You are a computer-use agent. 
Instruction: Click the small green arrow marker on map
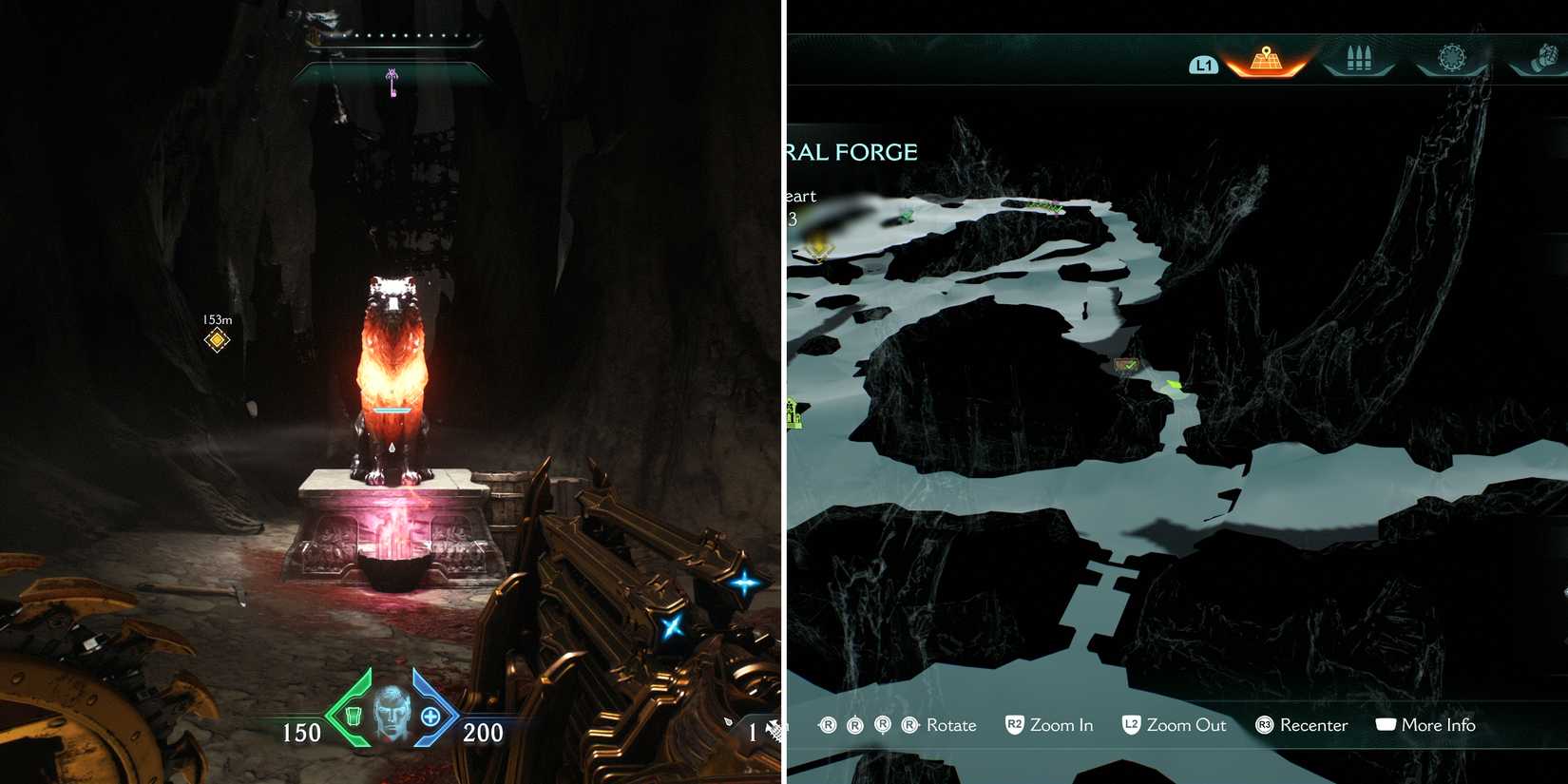click(x=1172, y=386)
